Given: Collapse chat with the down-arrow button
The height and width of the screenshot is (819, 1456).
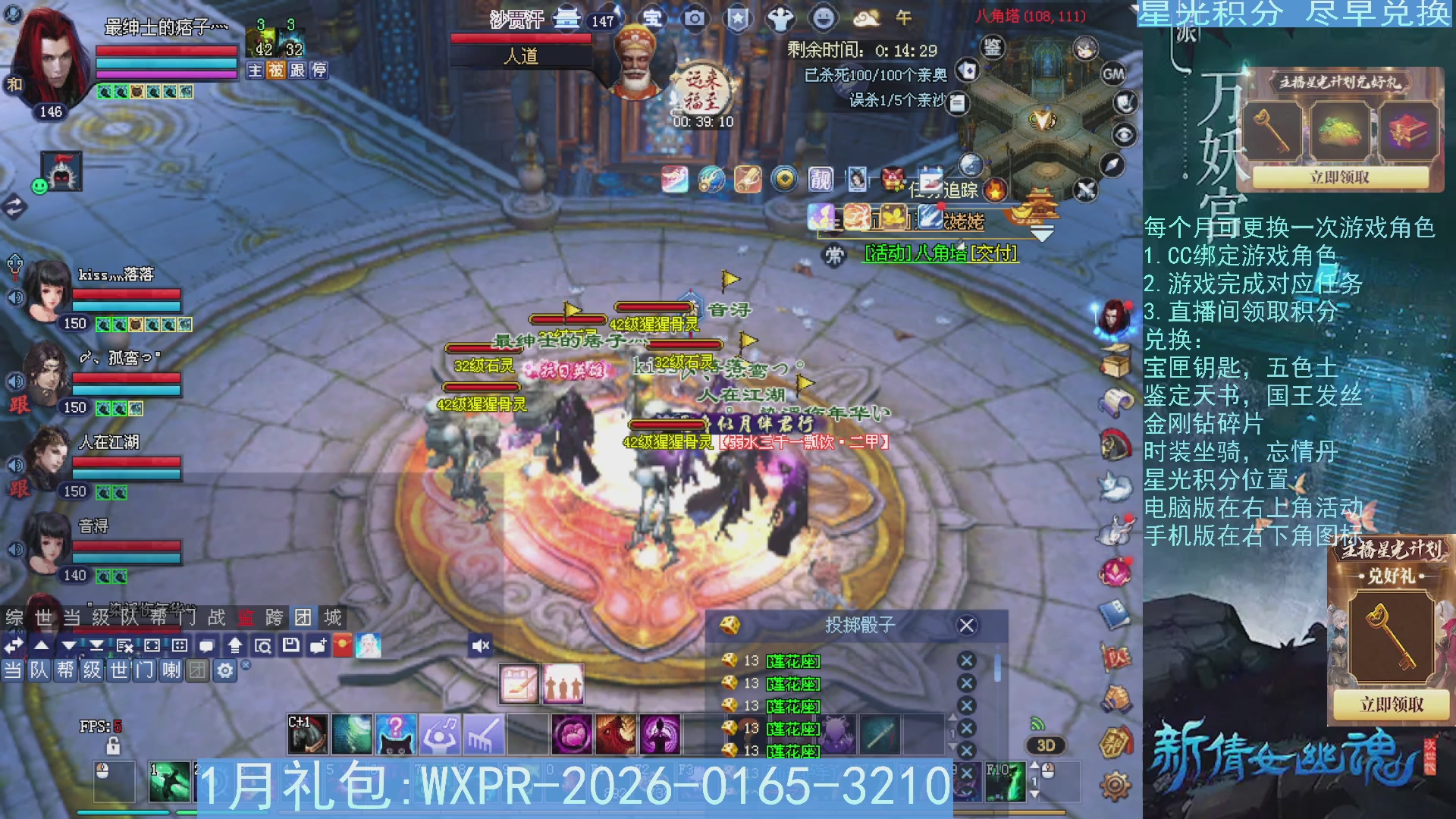Looking at the screenshot, I should point(67,645).
